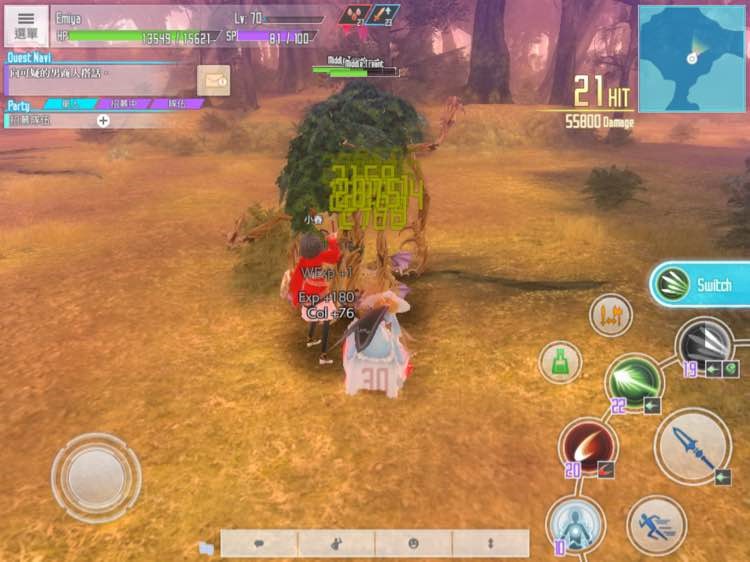This screenshot has height=562, width=750.
Task: Open the smiley emote button
Action: point(413,543)
